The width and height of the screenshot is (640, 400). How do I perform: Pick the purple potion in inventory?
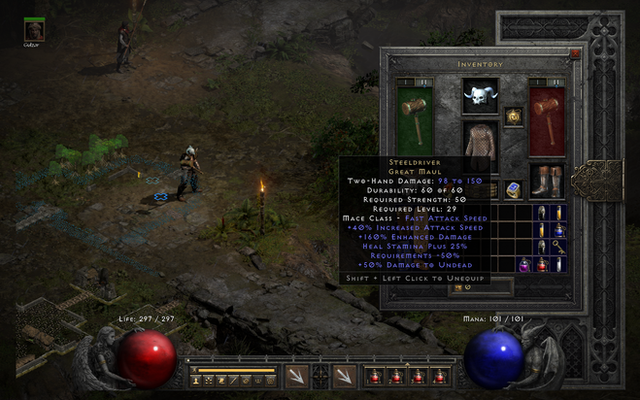[523, 264]
